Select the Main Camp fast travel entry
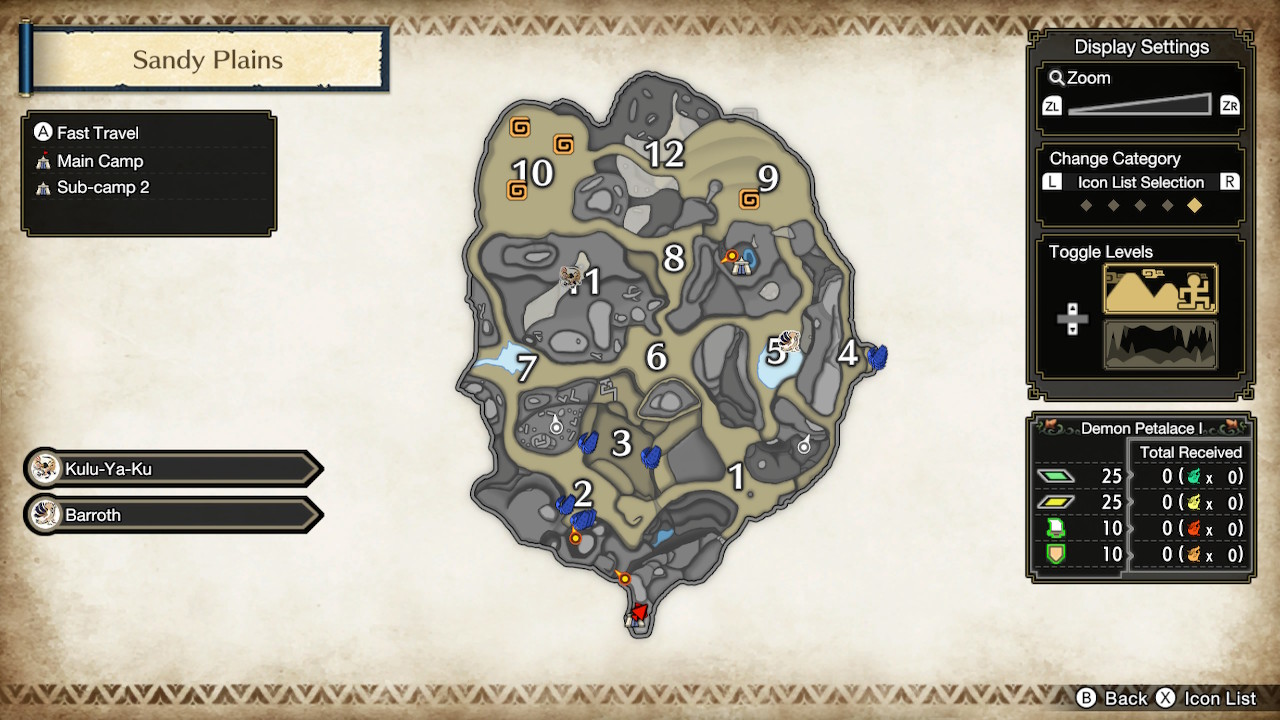1280x720 pixels. coord(99,160)
